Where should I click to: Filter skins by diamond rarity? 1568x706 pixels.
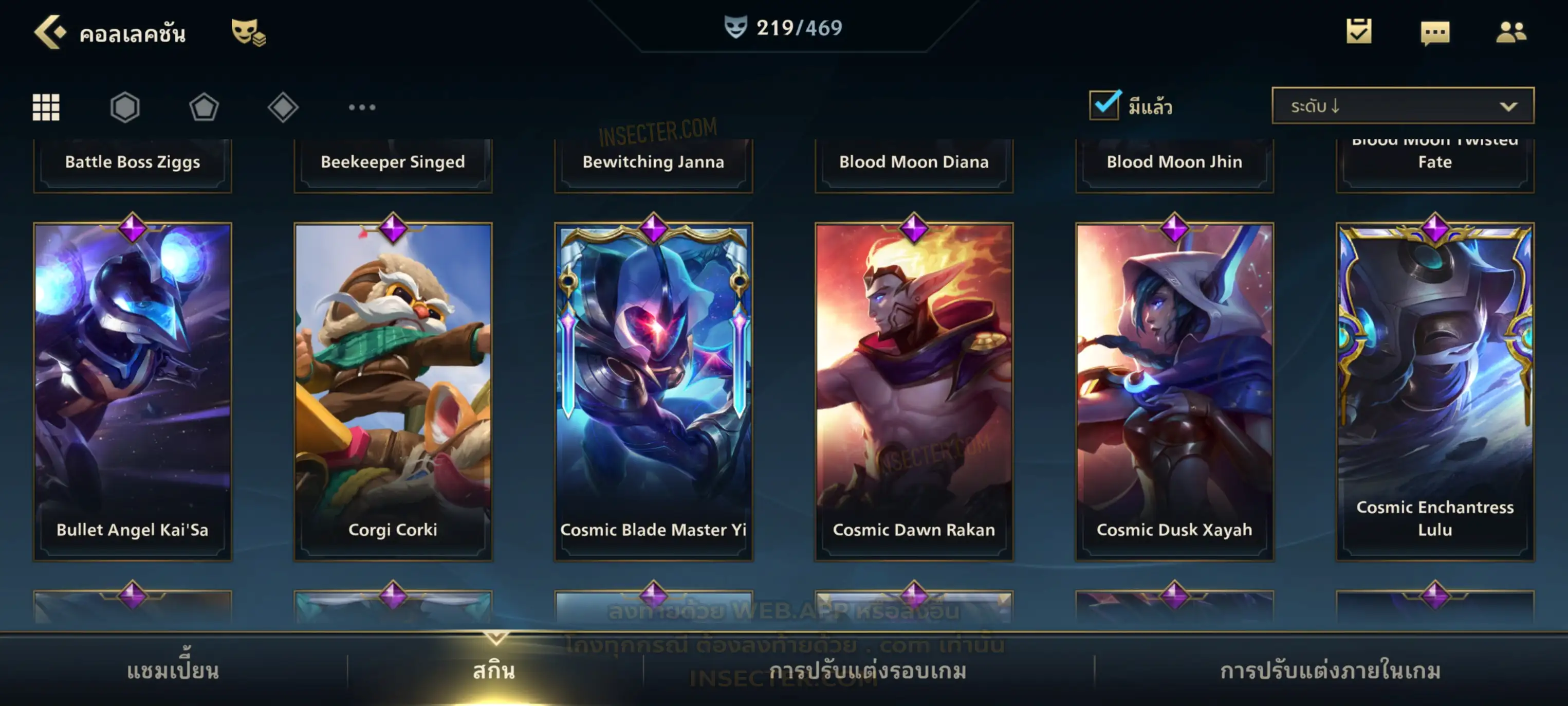point(283,107)
